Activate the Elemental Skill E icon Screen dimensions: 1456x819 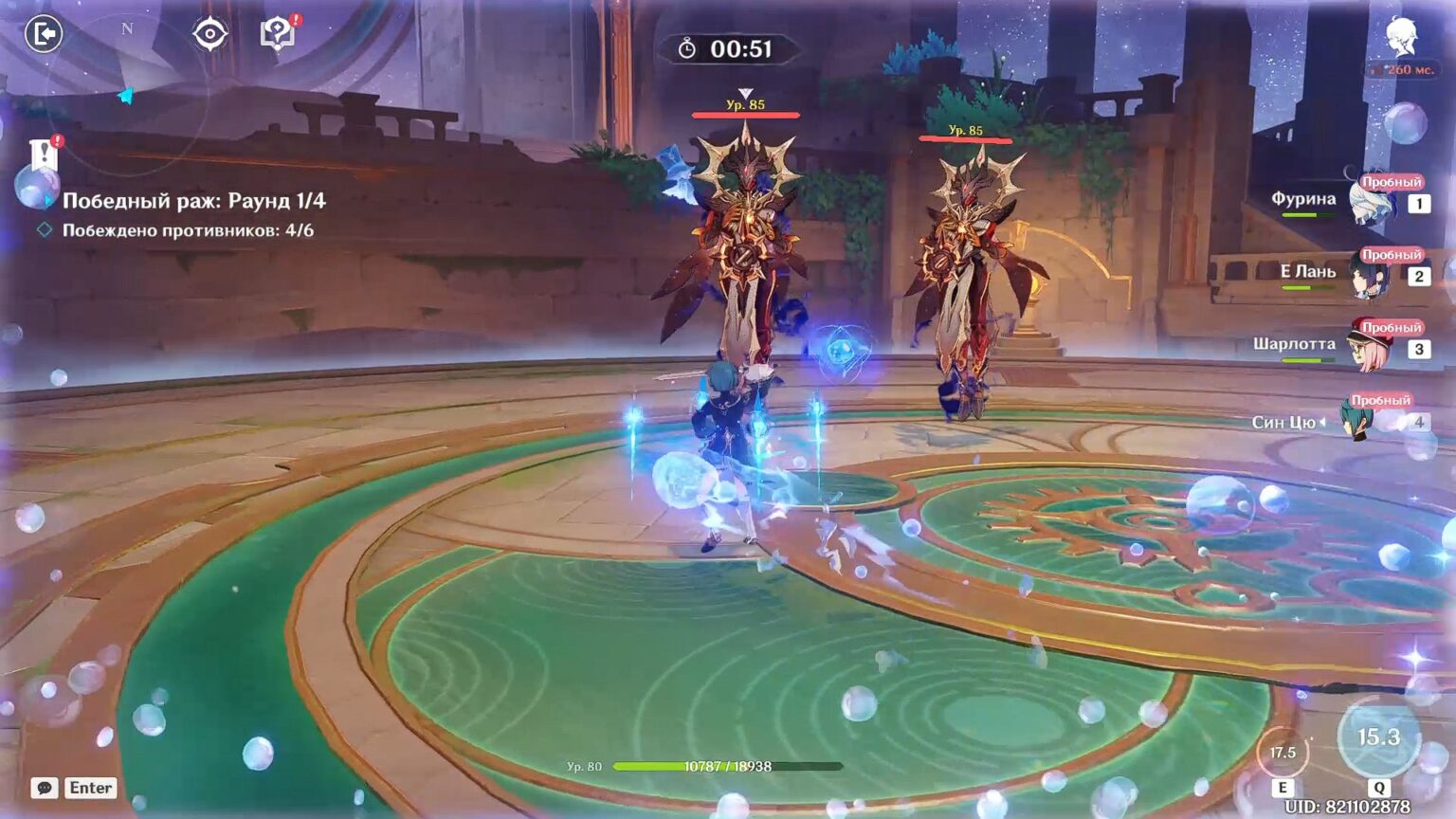pos(1283,753)
